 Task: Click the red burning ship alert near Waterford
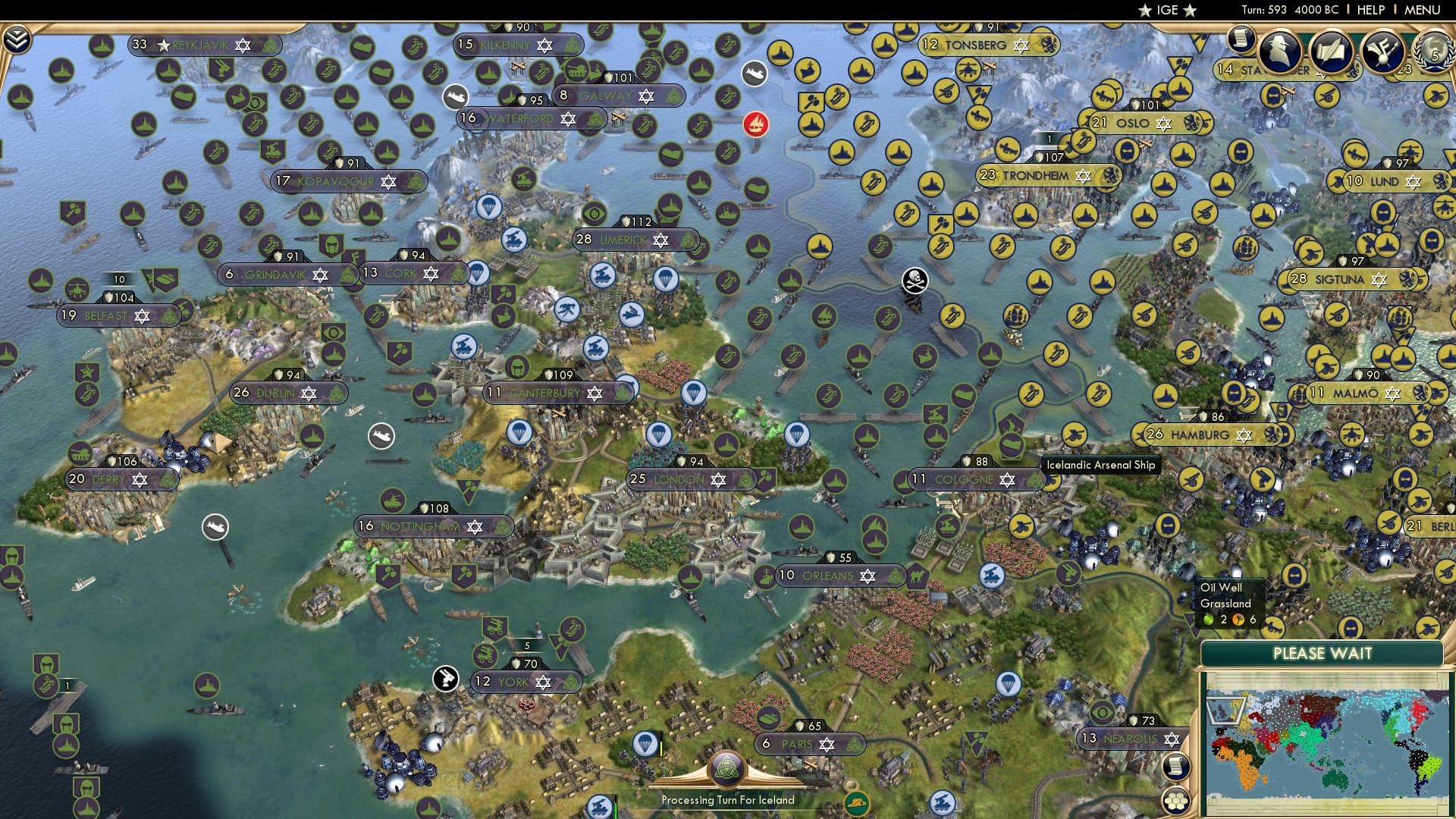pyautogui.click(x=755, y=124)
